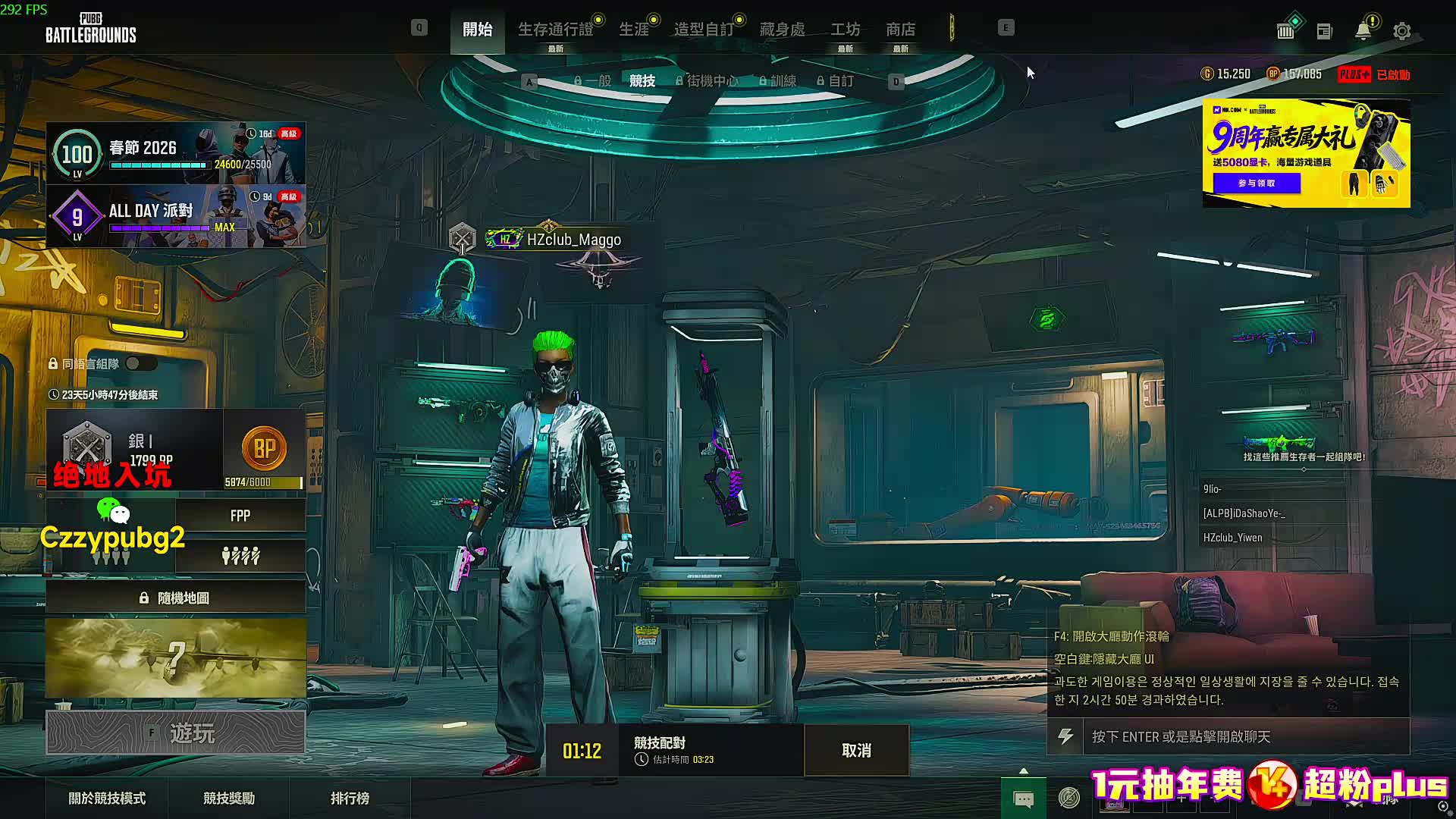
Task: Visit the 商店 store tab
Action: [x=900, y=30]
